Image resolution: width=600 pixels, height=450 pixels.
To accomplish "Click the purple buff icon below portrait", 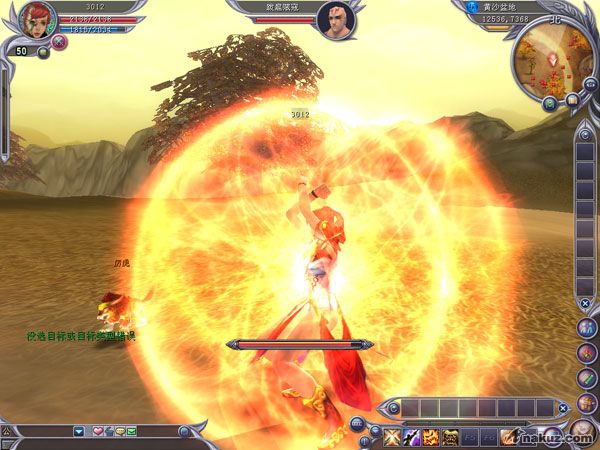I will click(x=60, y=42).
